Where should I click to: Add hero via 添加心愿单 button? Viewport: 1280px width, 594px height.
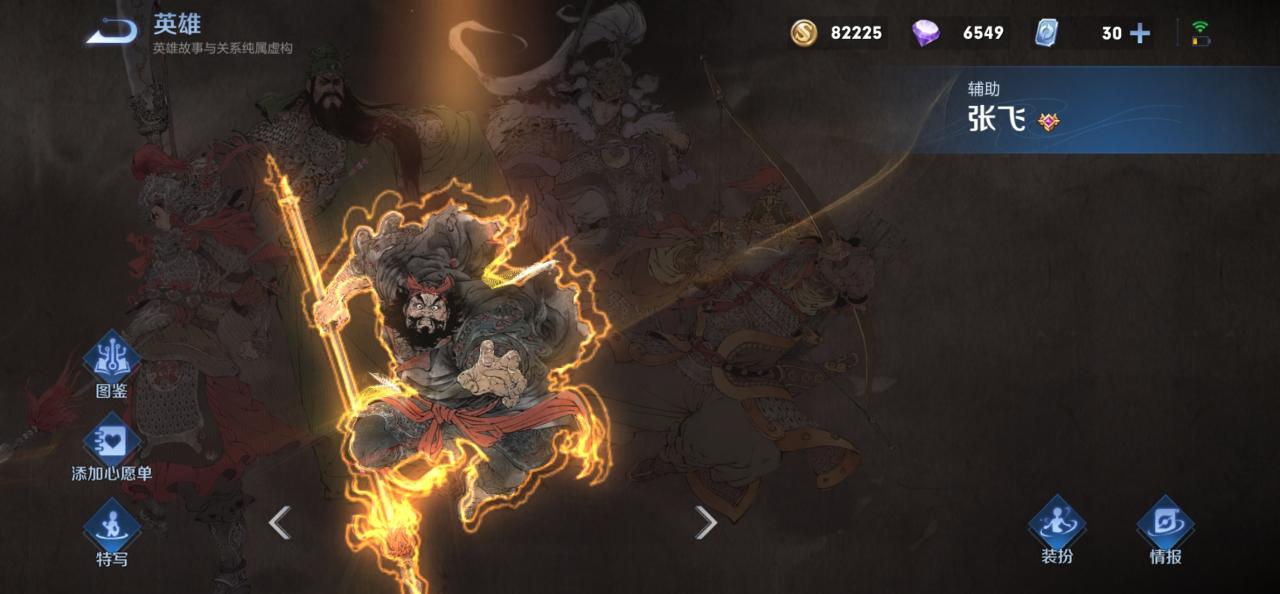[111, 445]
